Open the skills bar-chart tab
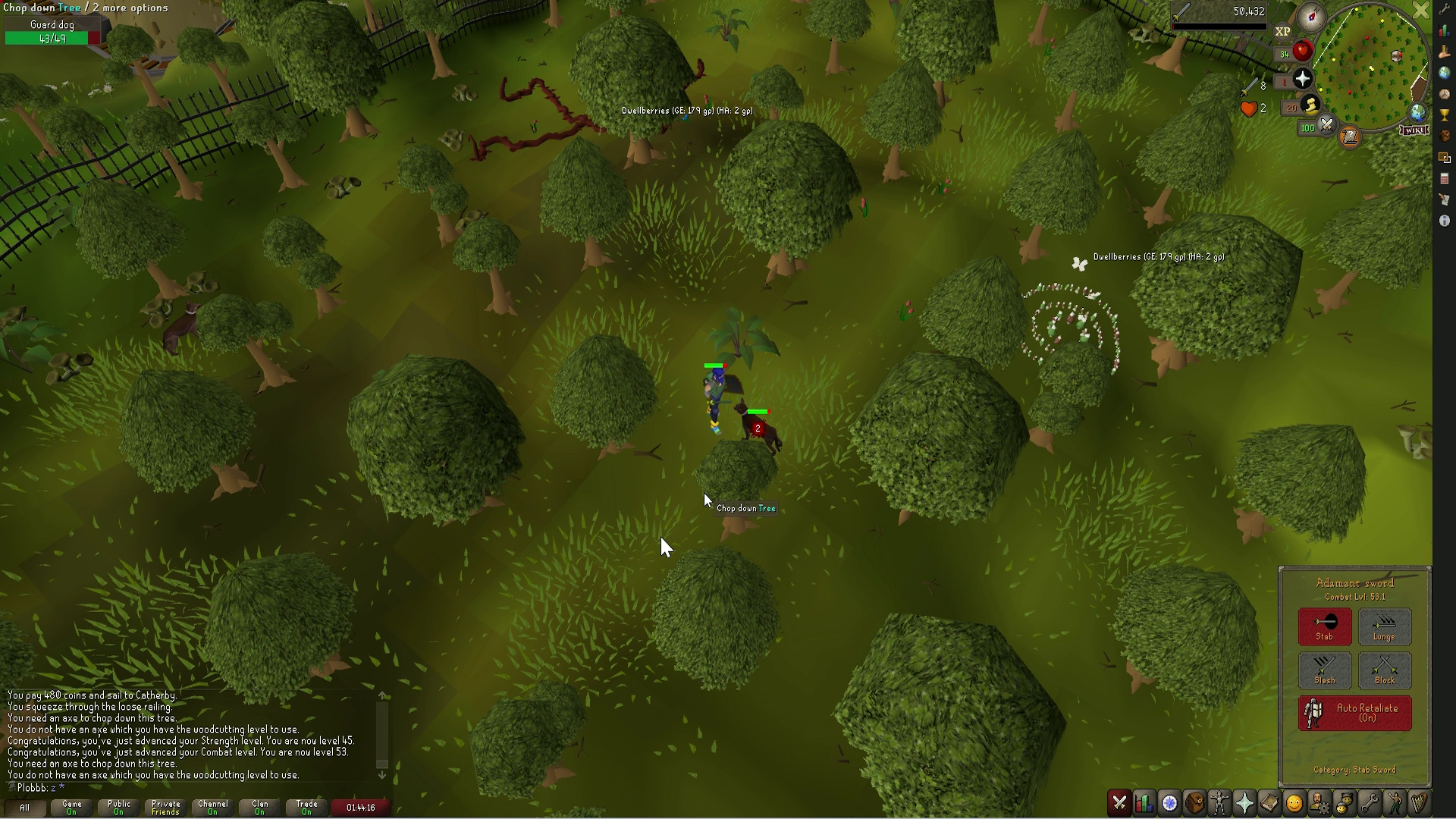This screenshot has height=819, width=1456. coord(1144,802)
